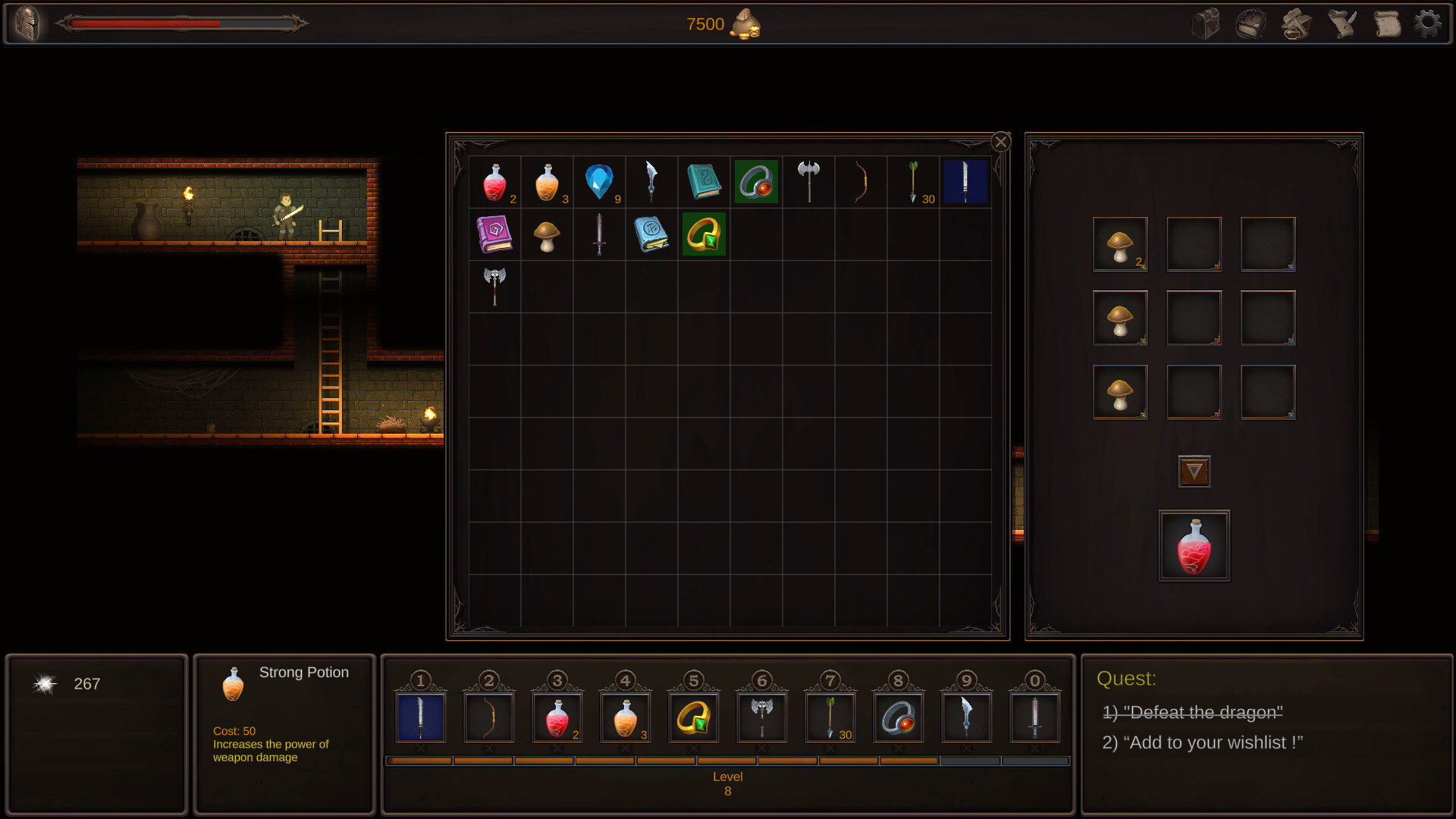Select hotbar slot 7 with arrows
Viewport: 1456px width, 819px height.
[x=831, y=716]
